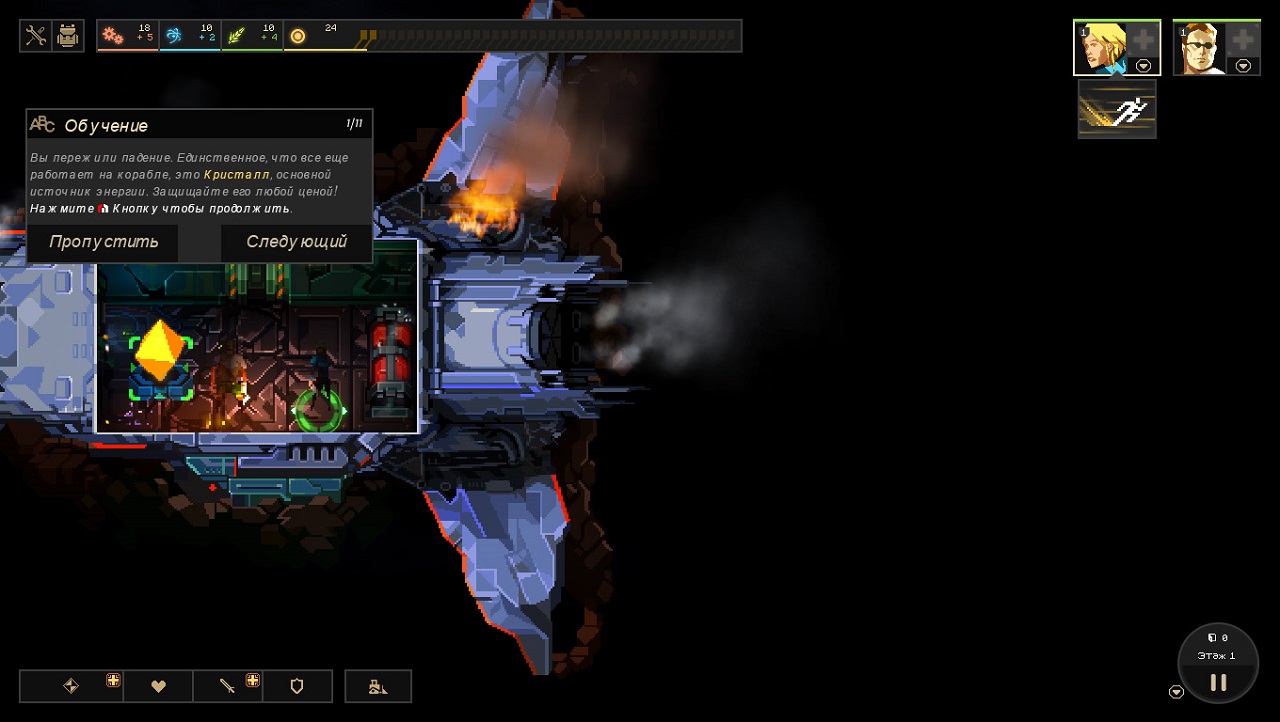Advance the tutorial with the Следующий button
Screen dimensions: 1280x722
point(296,242)
